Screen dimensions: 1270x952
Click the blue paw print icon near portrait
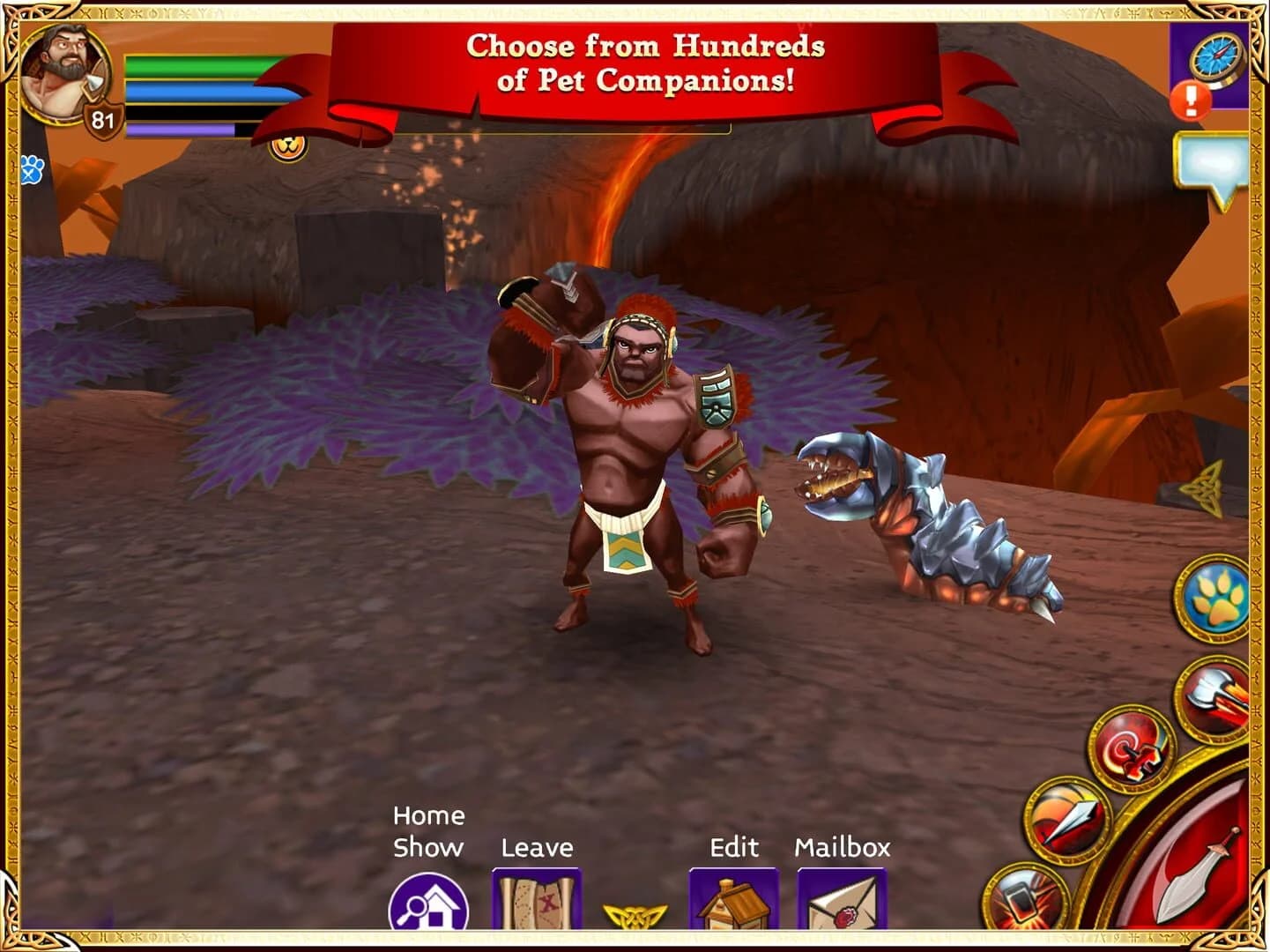[33, 168]
